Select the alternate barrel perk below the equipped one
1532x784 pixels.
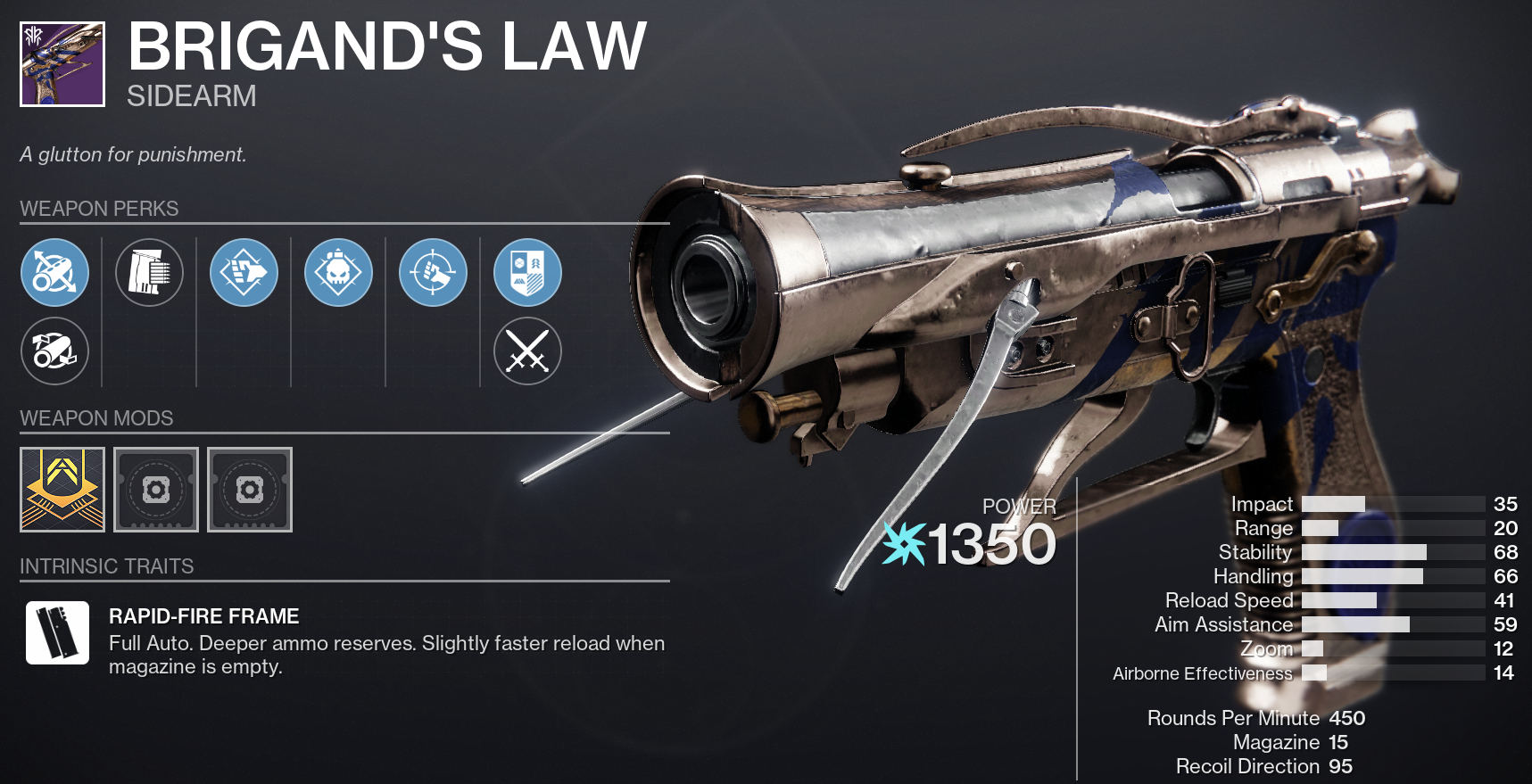click(x=55, y=351)
